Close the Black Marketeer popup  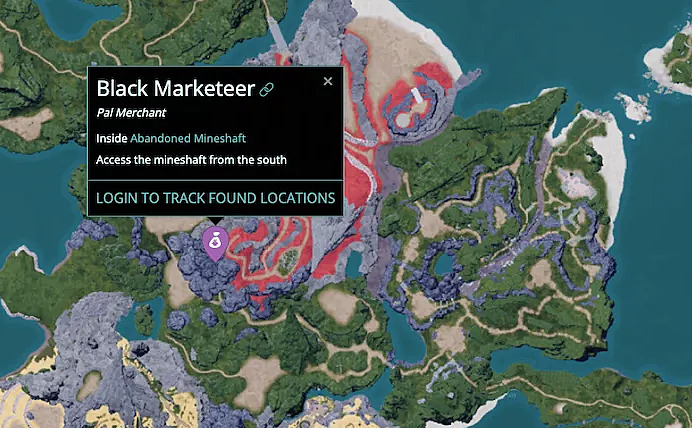click(x=327, y=82)
